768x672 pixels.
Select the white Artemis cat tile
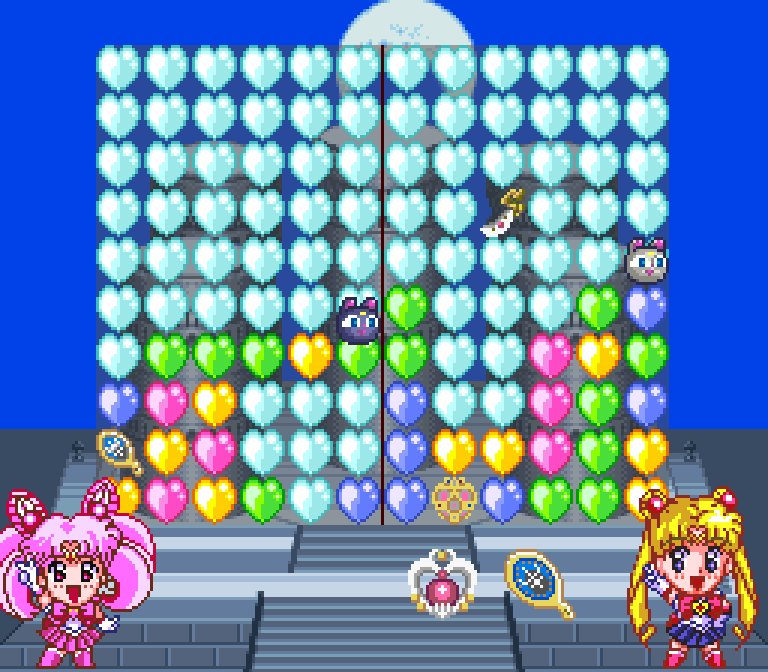coord(646,260)
